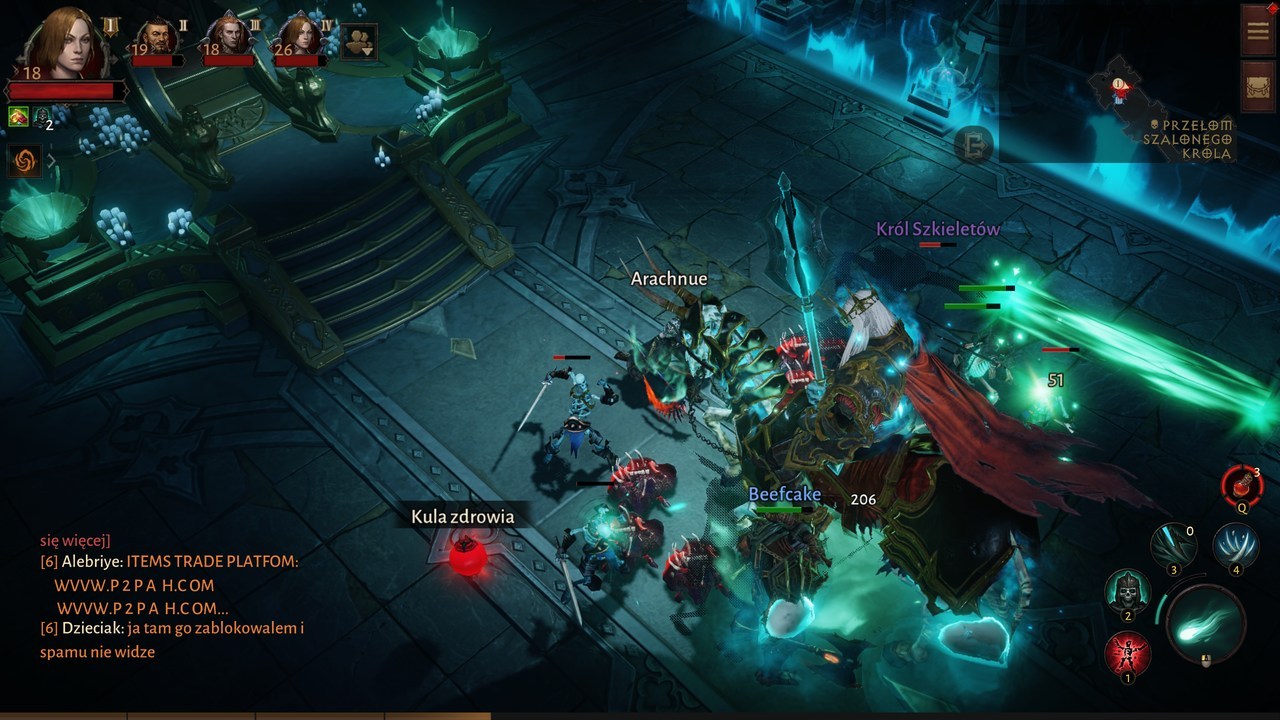Select the level 26 party member portrait

click(300, 40)
